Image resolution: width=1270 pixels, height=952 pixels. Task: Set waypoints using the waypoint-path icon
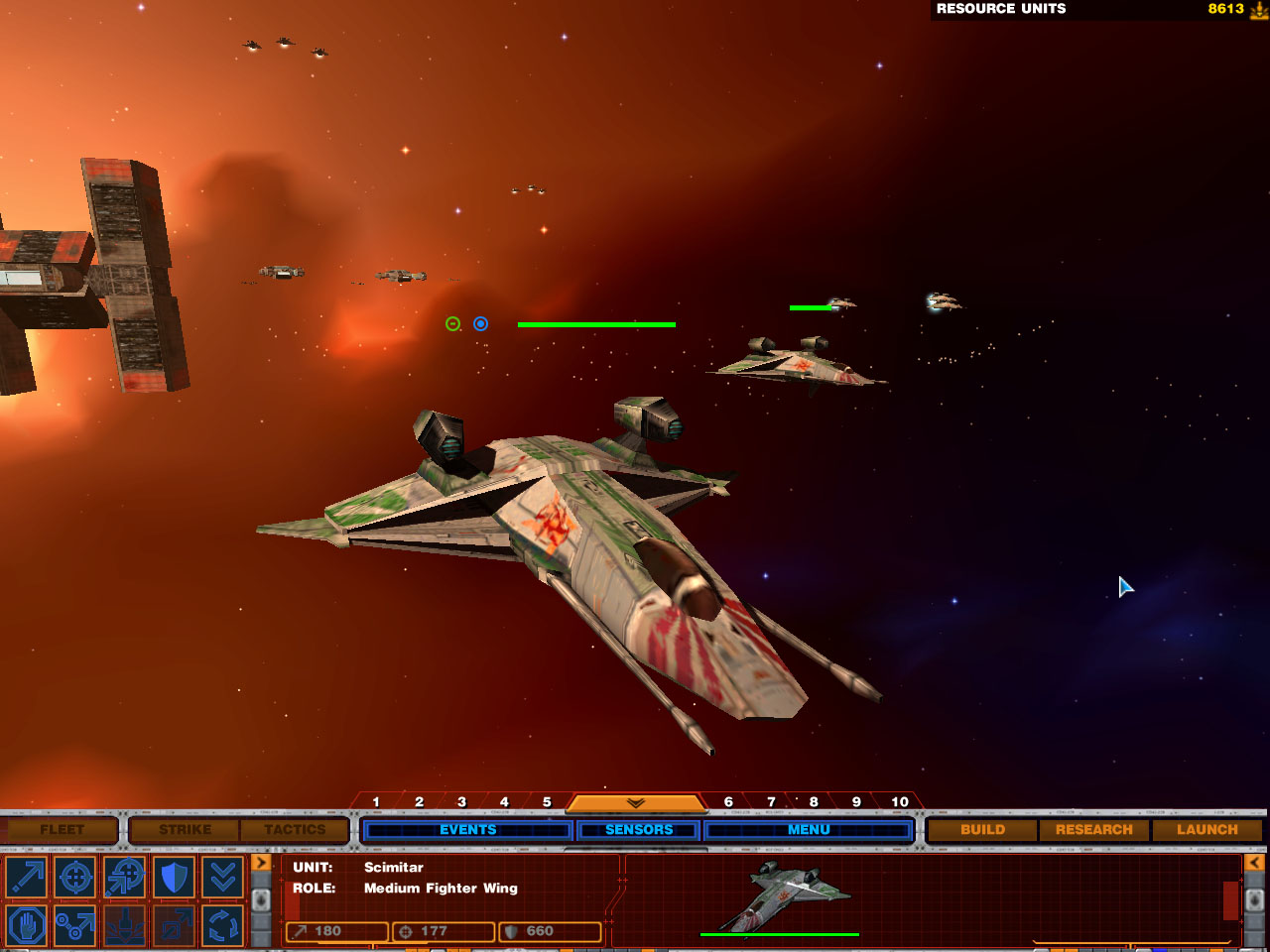[75, 926]
